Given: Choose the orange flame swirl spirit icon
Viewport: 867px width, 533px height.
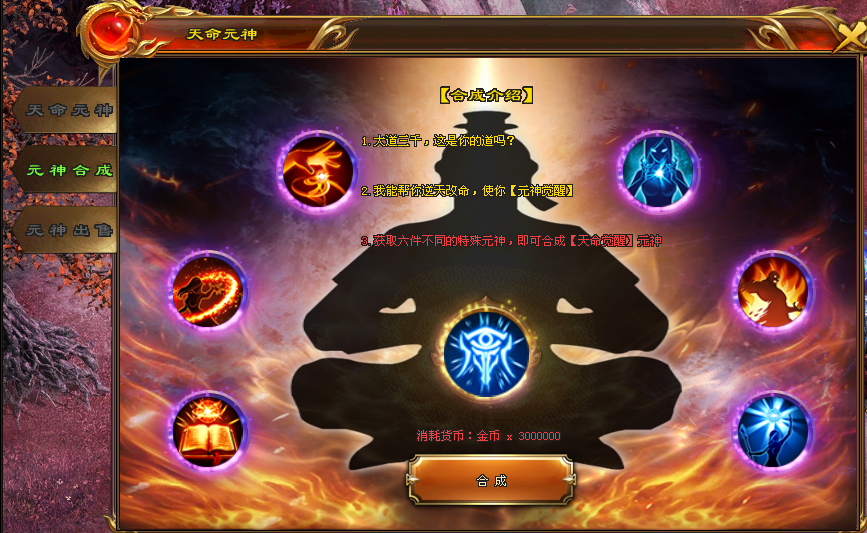Looking at the screenshot, I should click(x=316, y=170).
